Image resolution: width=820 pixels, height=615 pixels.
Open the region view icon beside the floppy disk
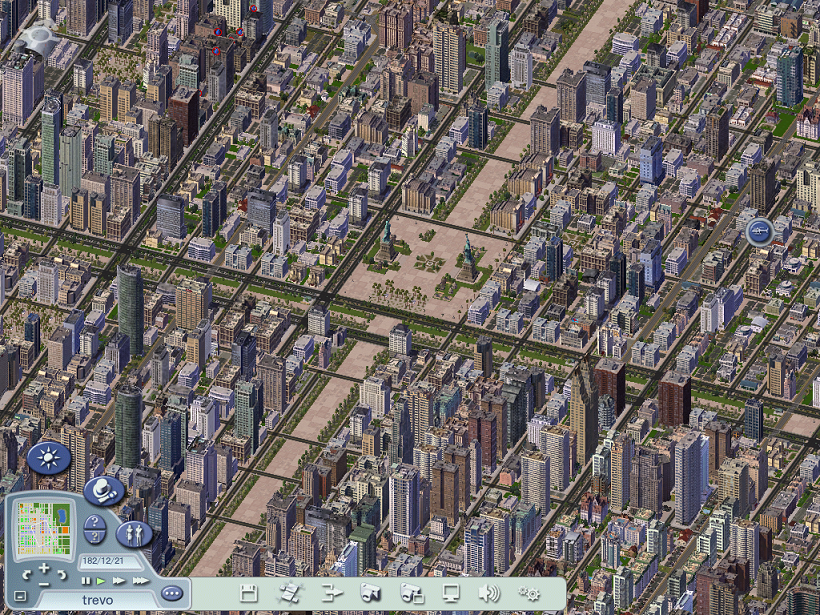click(289, 592)
